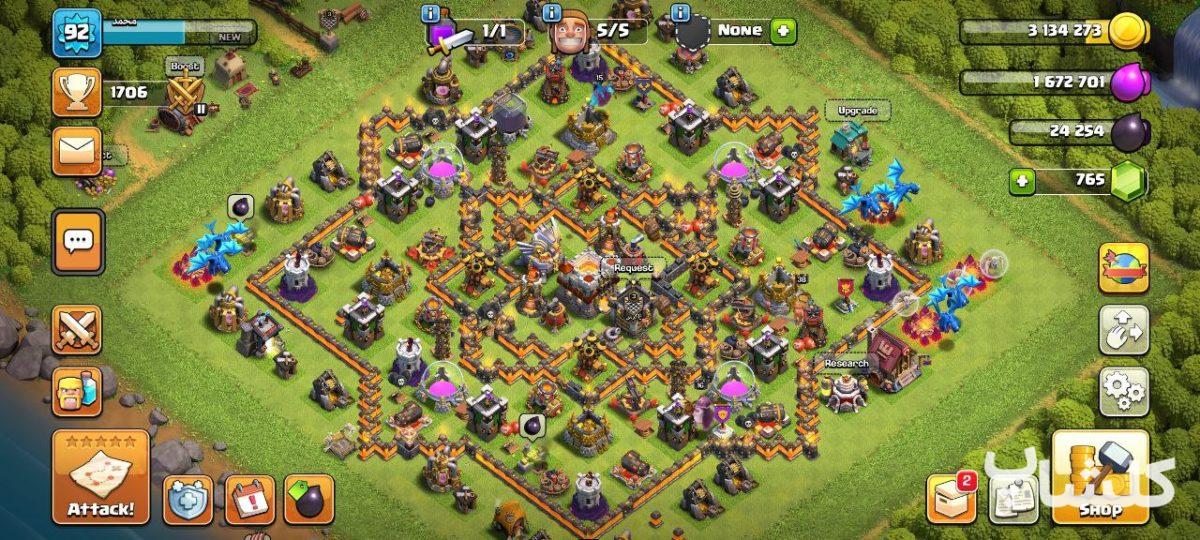Open the settings gears menu
Screen dimensions: 1200x540
tap(1124, 391)
